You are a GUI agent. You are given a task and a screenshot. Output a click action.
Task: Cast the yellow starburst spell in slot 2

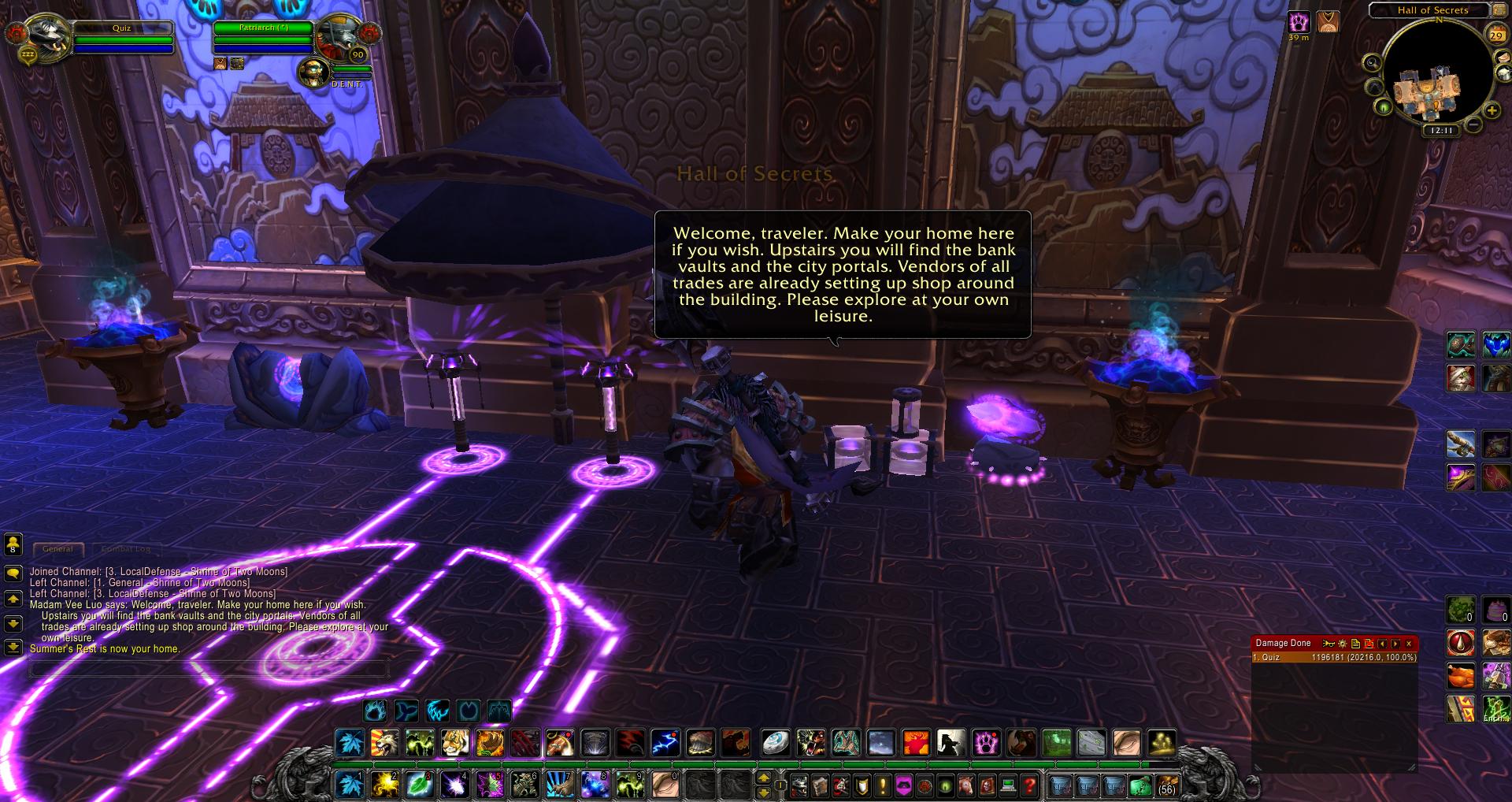click(x=384, y=785)
